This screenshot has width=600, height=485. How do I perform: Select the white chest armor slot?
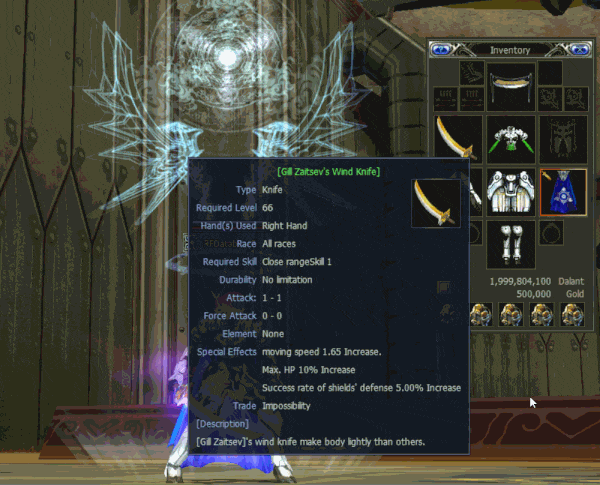point(510,190)
